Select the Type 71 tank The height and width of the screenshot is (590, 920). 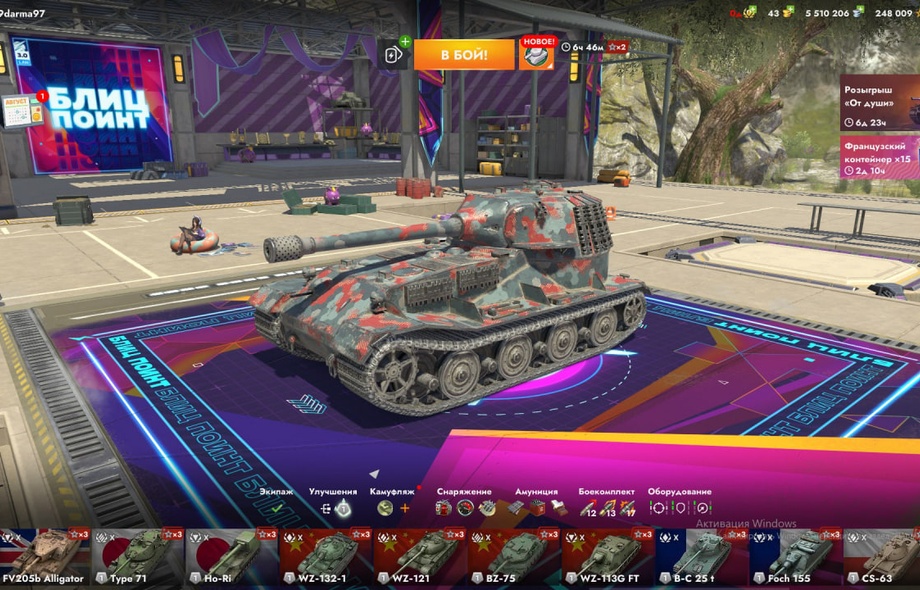pos(138,558)
